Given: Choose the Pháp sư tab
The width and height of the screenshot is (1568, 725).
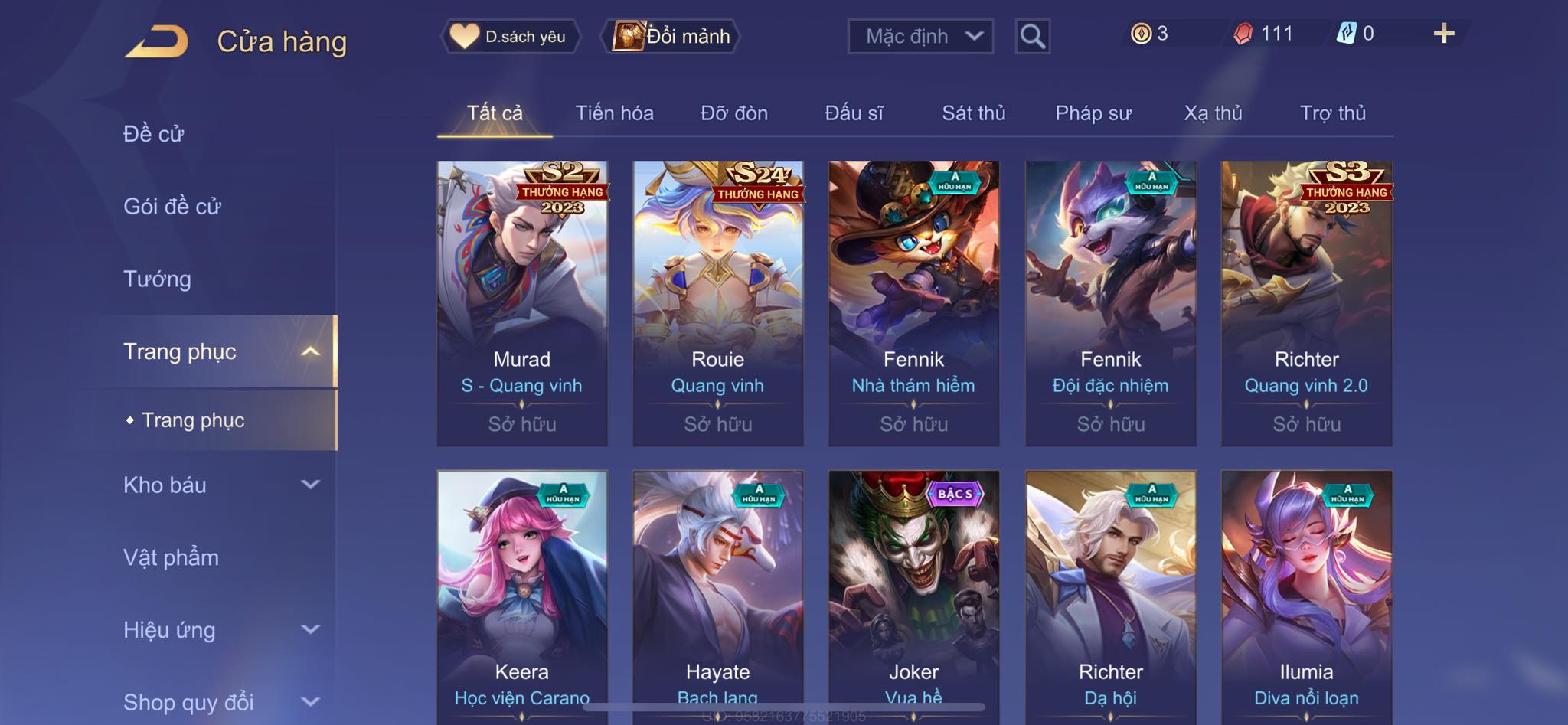Looking at the screenshot, I should coord(1093,113).
